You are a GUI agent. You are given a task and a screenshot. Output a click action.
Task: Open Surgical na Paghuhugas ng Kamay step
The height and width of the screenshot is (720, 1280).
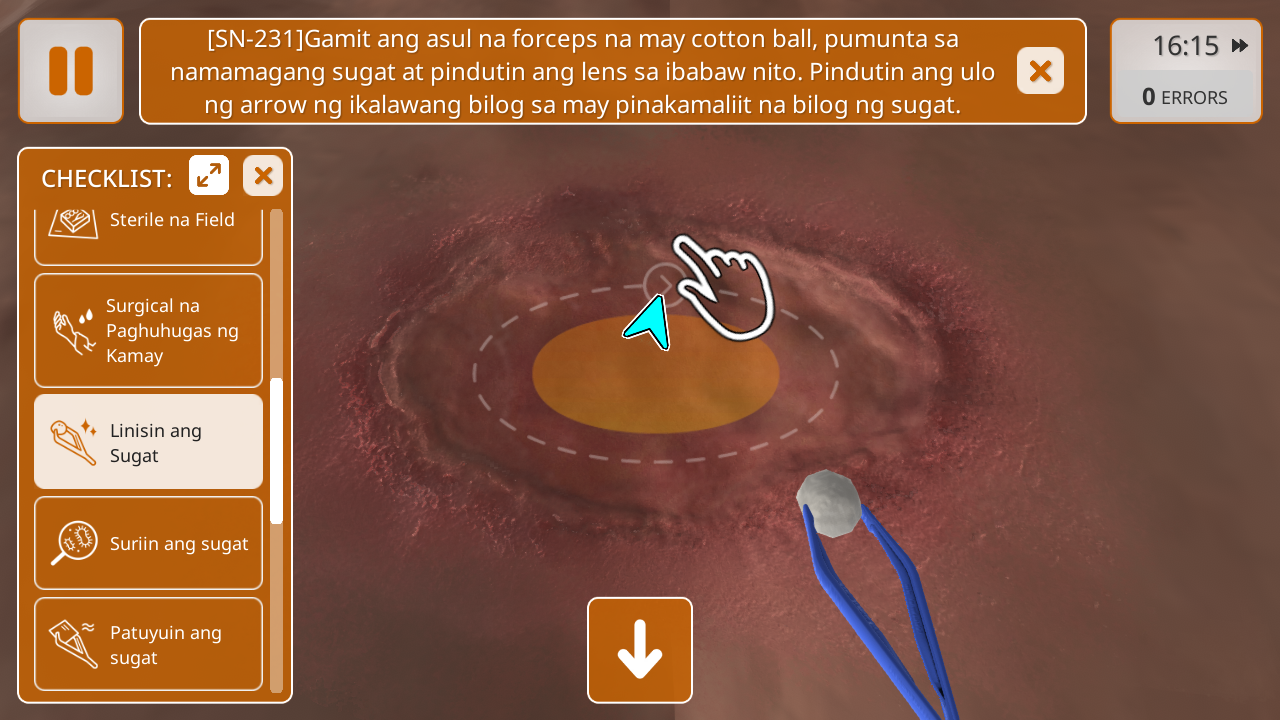[149, 330]
